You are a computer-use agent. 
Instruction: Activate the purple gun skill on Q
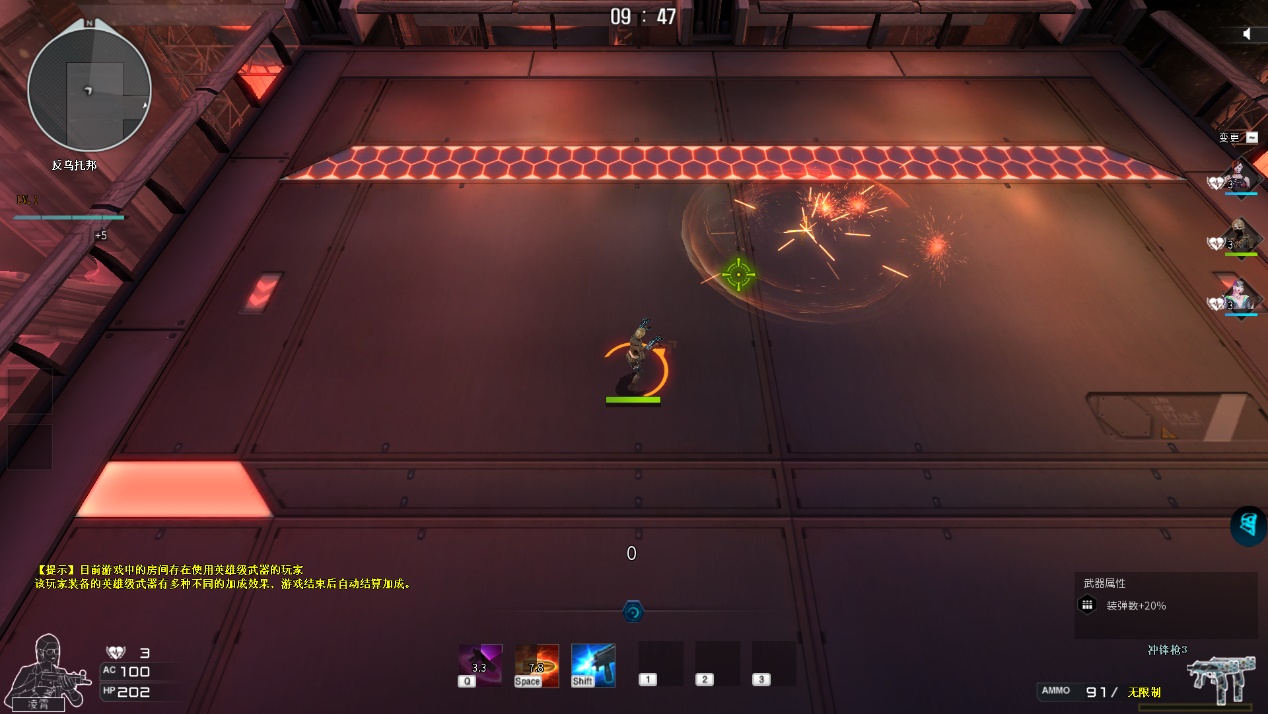point(480,664)
